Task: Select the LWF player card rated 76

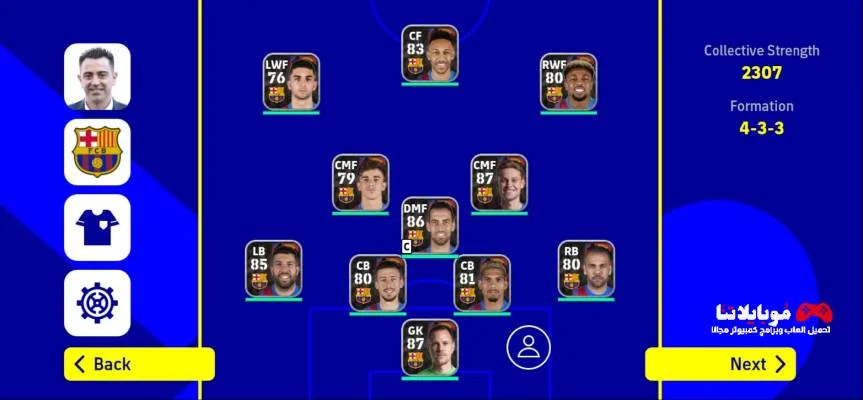Action: 291,82
